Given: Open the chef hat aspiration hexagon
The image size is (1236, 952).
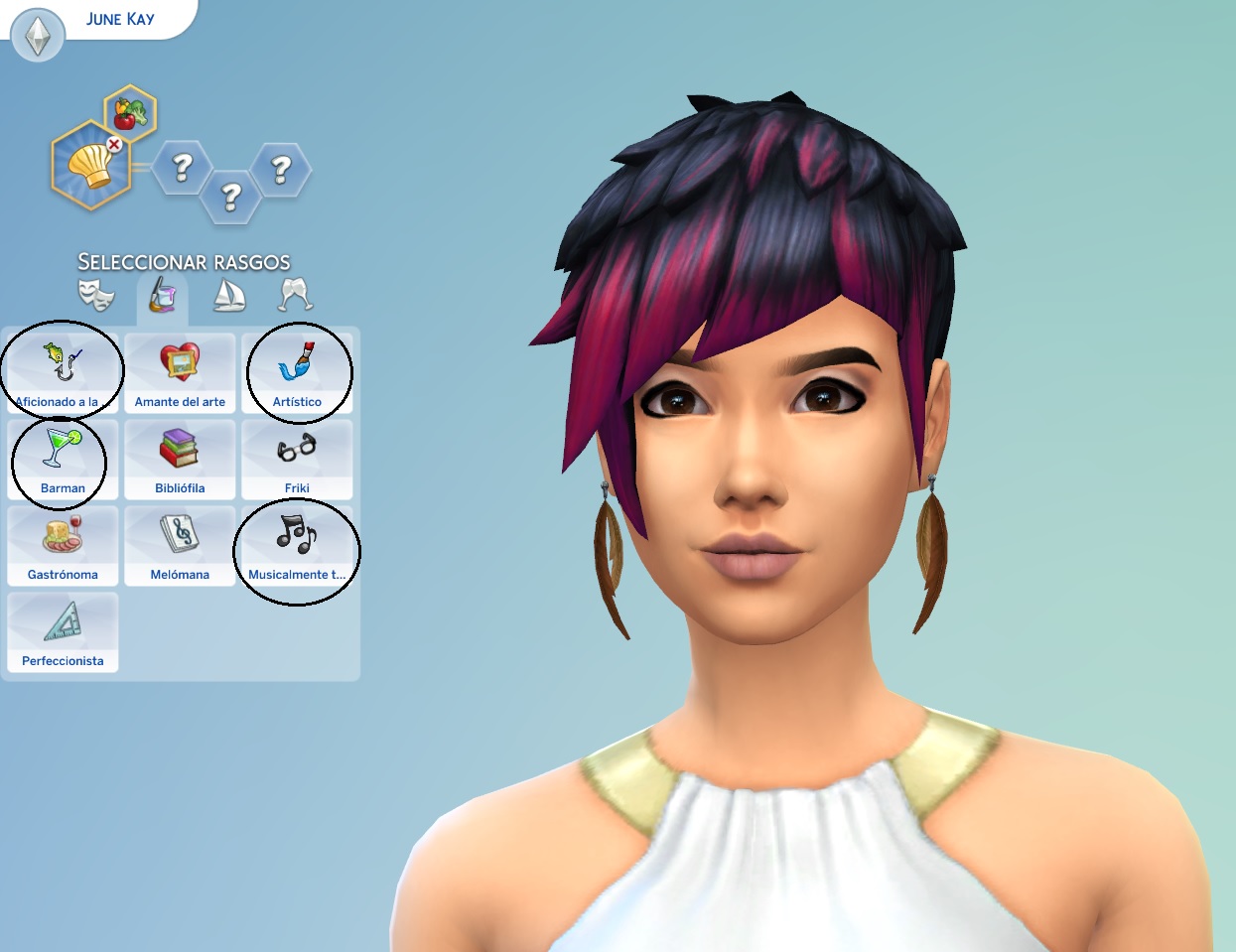Looking at the screenshot, I should coord(90,166).
